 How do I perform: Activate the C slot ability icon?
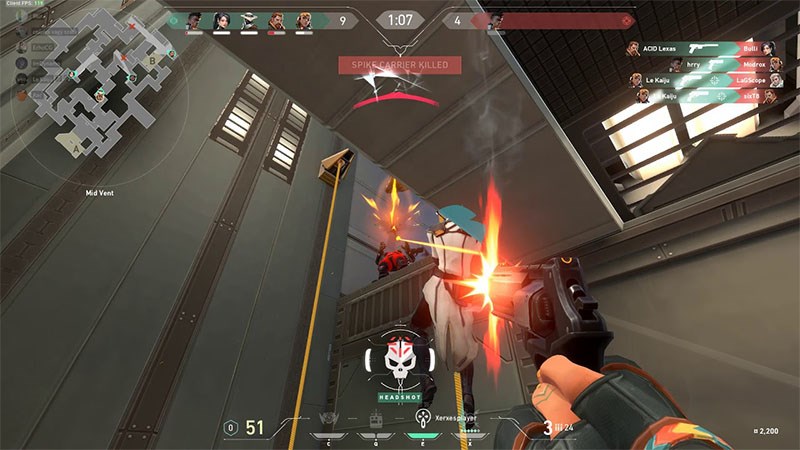tap(327, 421)
